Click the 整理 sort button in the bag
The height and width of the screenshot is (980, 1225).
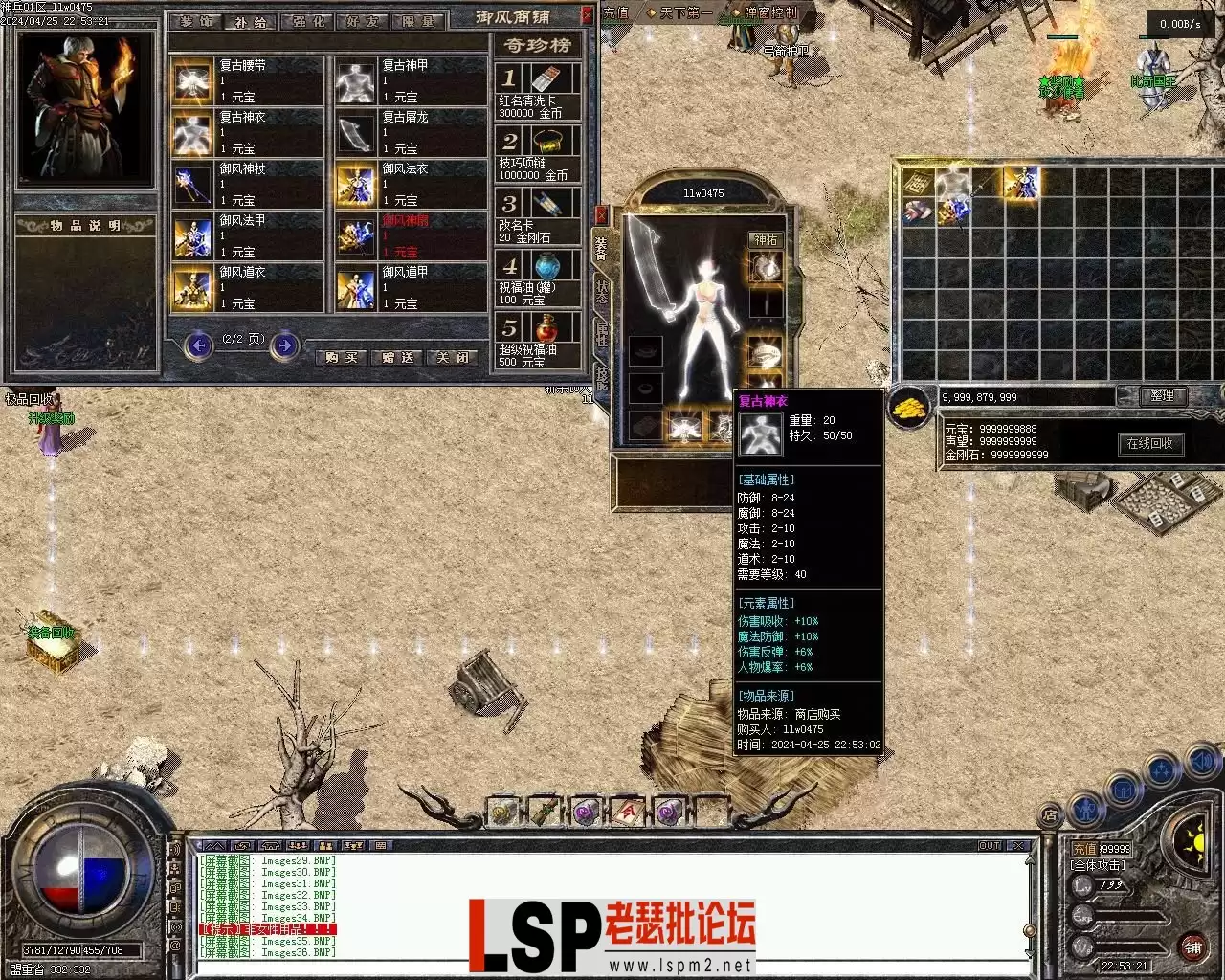(x=1163, y=396)
